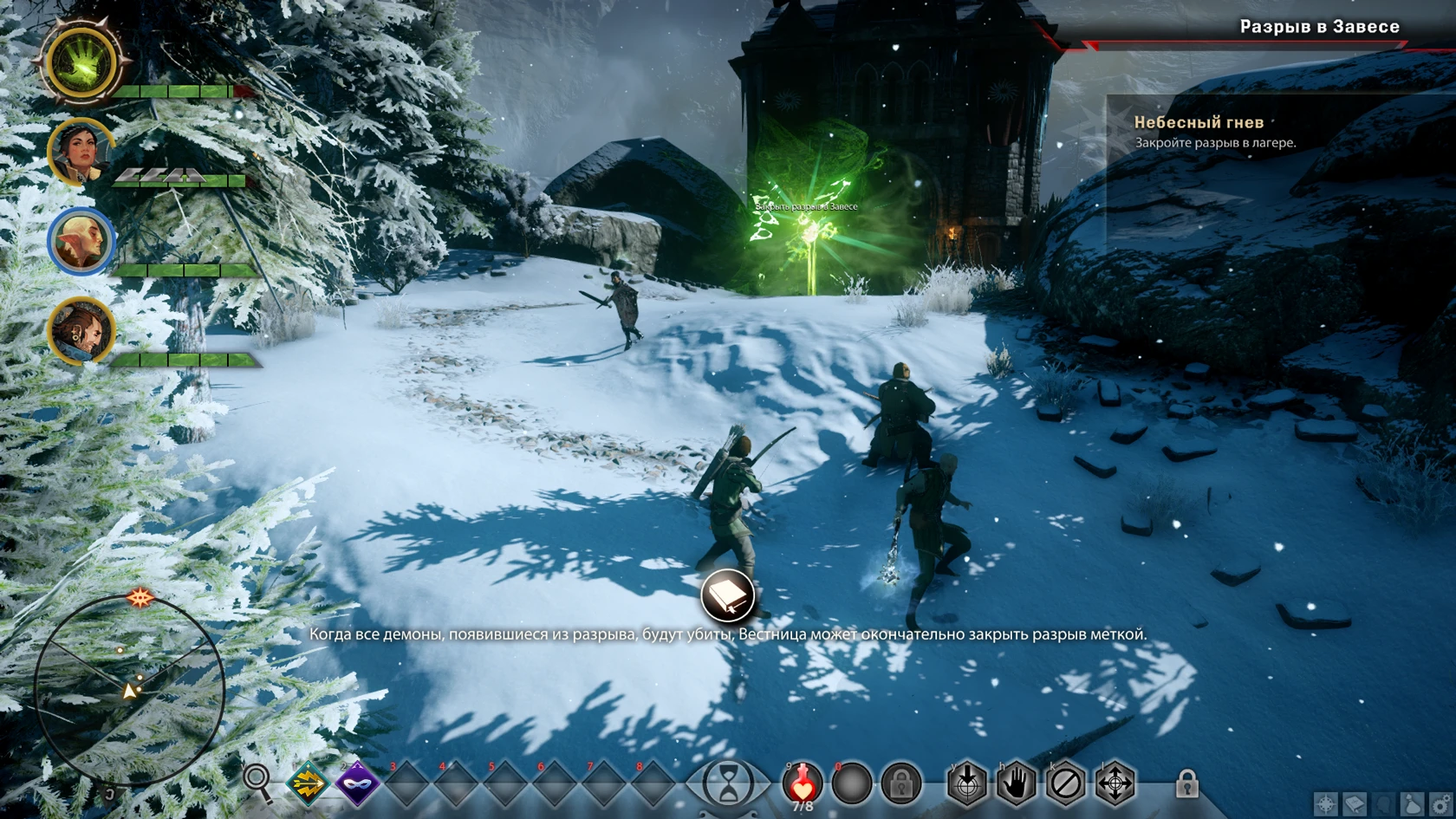Screen dimensions: 1456x819
Task: Cast the purple mask ability in slot 2
Action: tap(358, 783)
